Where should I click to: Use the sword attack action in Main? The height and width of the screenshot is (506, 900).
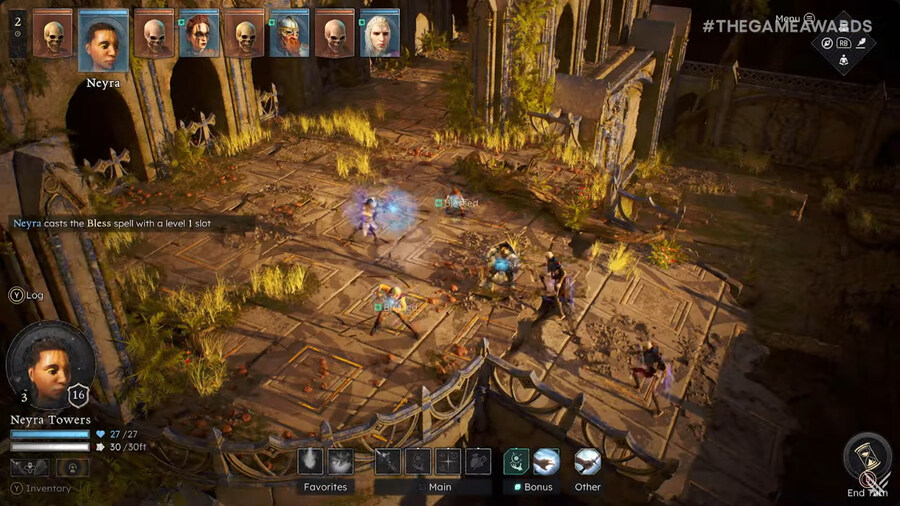coord(388,461)
